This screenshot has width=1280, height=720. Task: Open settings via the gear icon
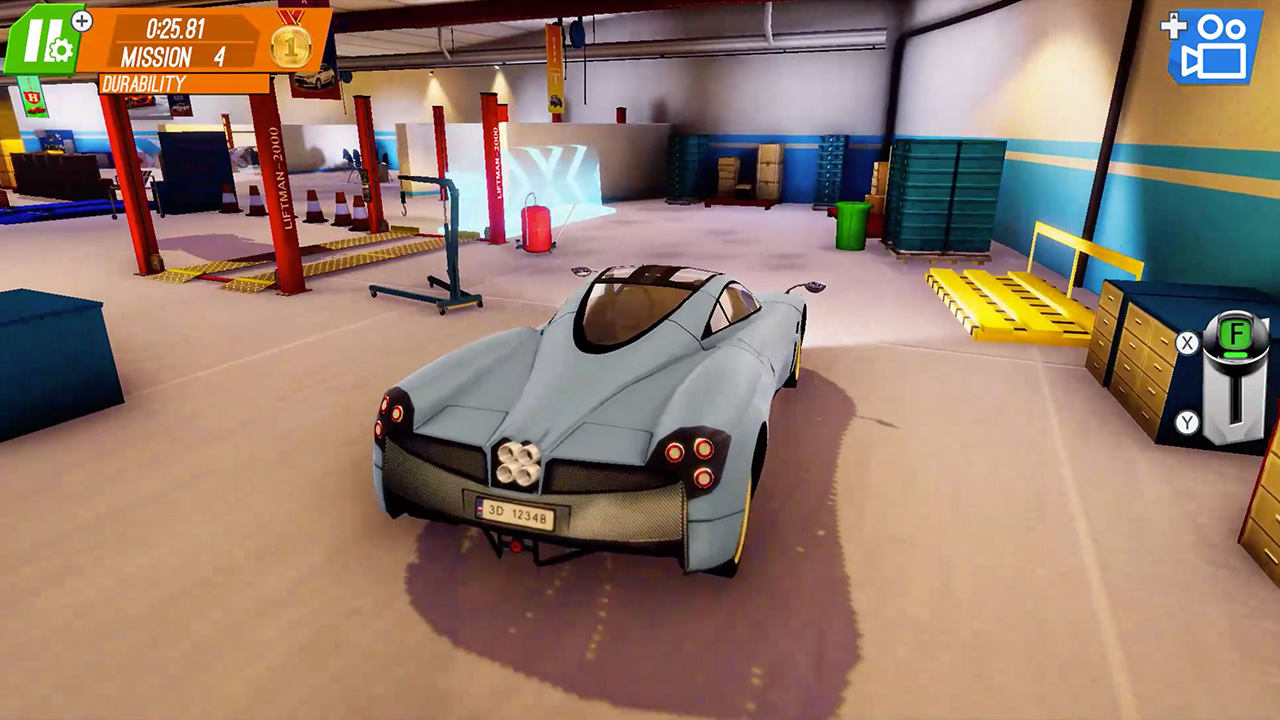pyautogui.click(x=60, y=50)
